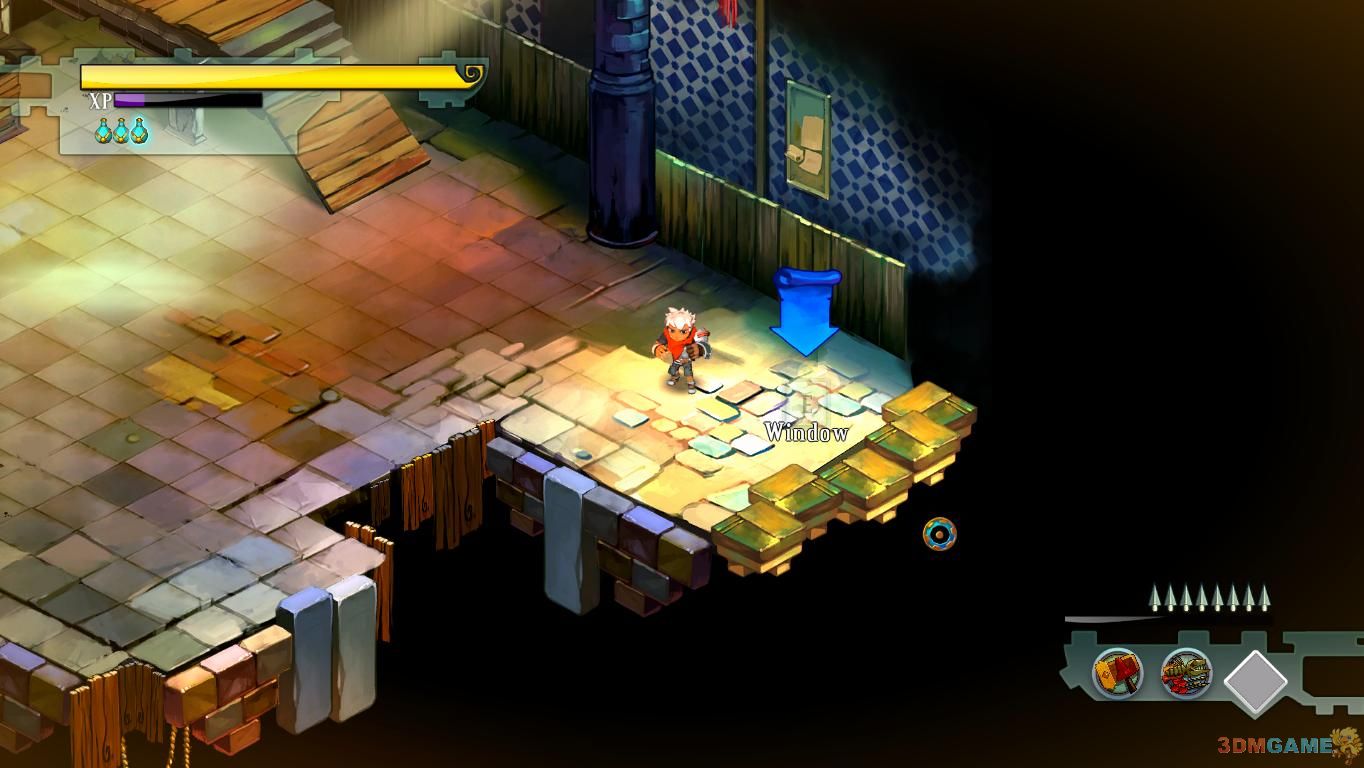
Task: Select the Fang Repeater weapon icon
Action: (1186, 673)
